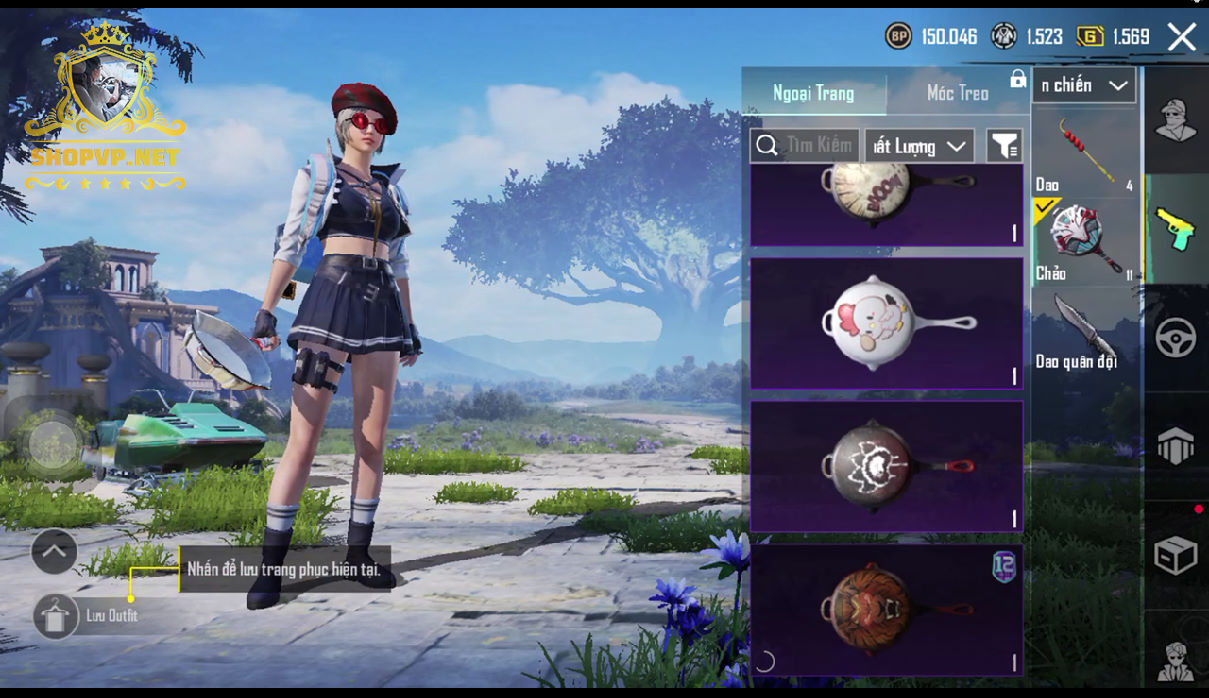Image resolution: width=1209 pixels, height=698 pixels.
Task: Switch to the Ngoại Trang tab
Action: pos(813,93)
